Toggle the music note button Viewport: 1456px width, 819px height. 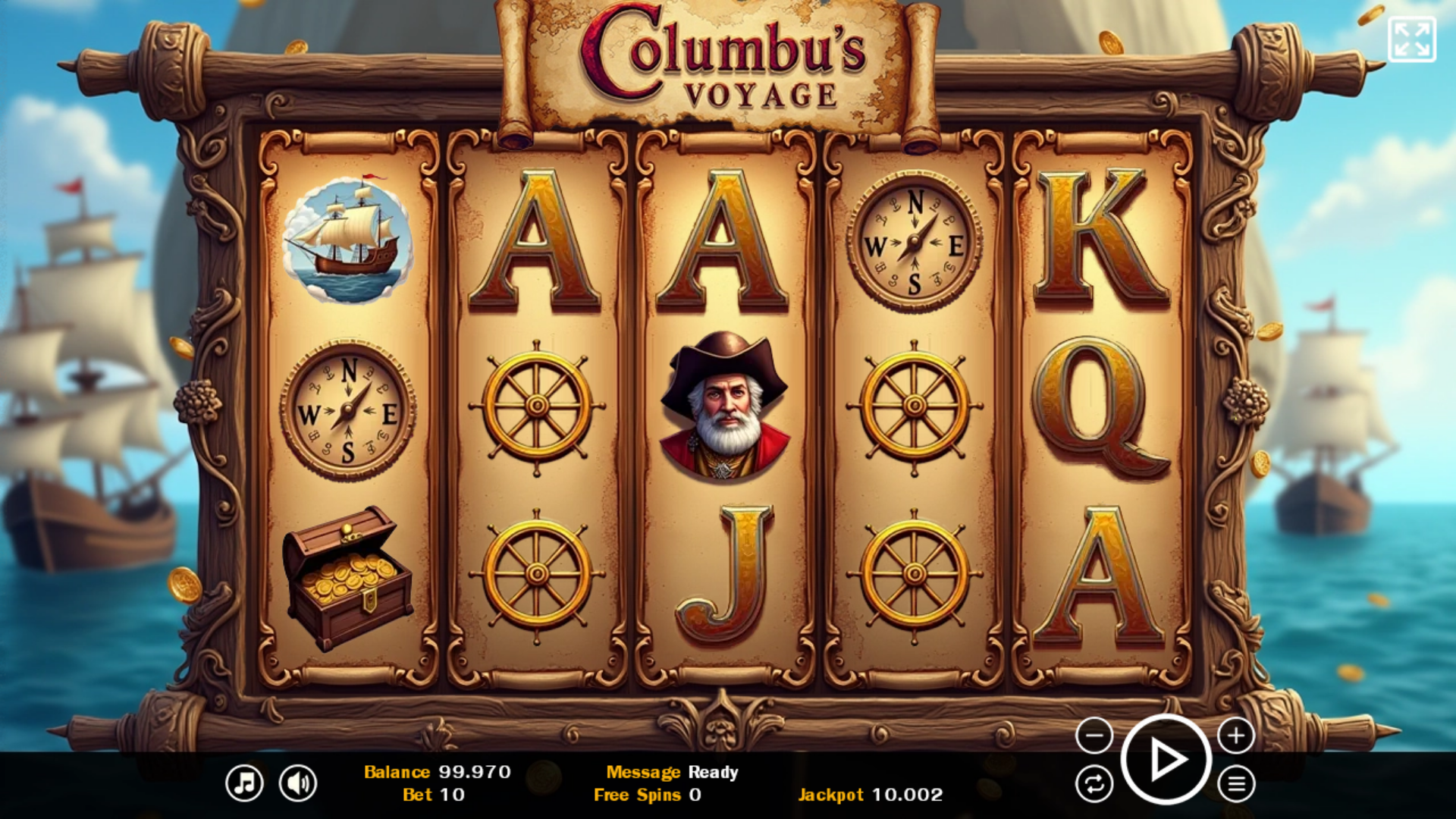click(x=244, y=783)
